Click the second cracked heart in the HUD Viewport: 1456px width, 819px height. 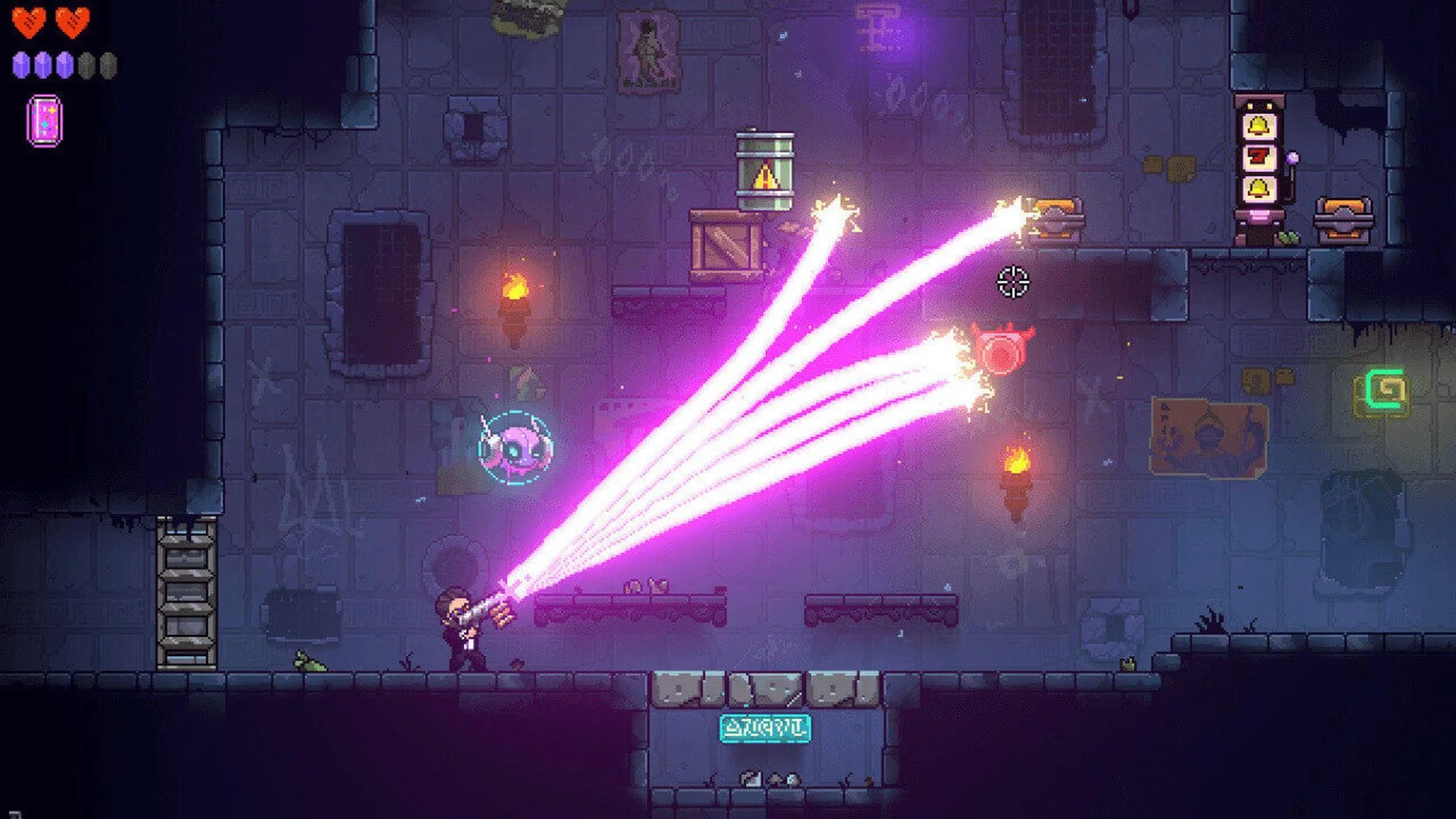tap(73, 21)
